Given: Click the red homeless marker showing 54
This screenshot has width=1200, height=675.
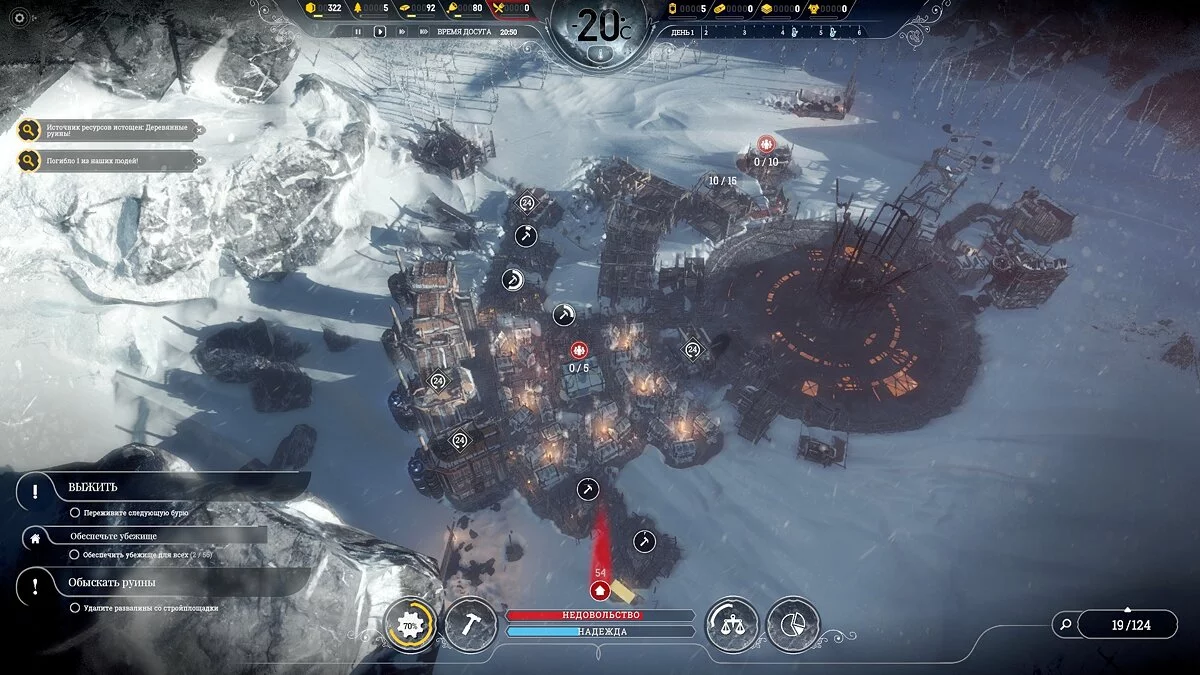Looking at the screenshot, I should (600, 589).
